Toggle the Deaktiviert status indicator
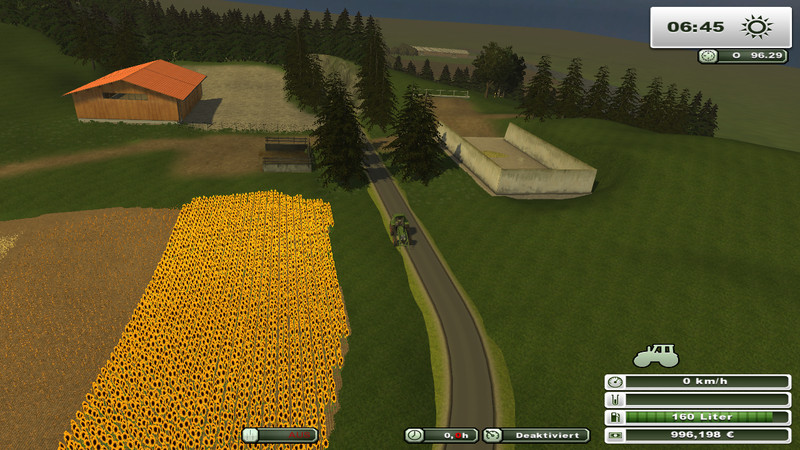This screenshot has width=800, height=450. tap(536, 435)
